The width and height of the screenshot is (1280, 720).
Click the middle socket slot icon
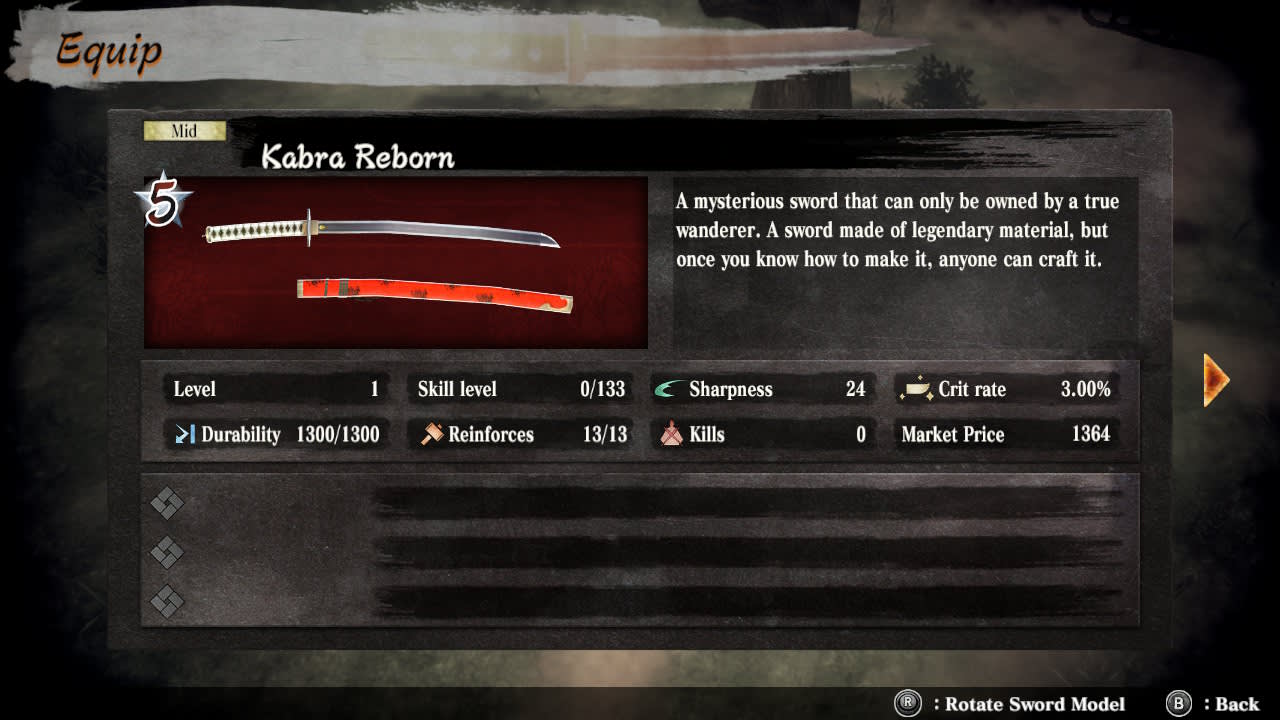[166, 554]
